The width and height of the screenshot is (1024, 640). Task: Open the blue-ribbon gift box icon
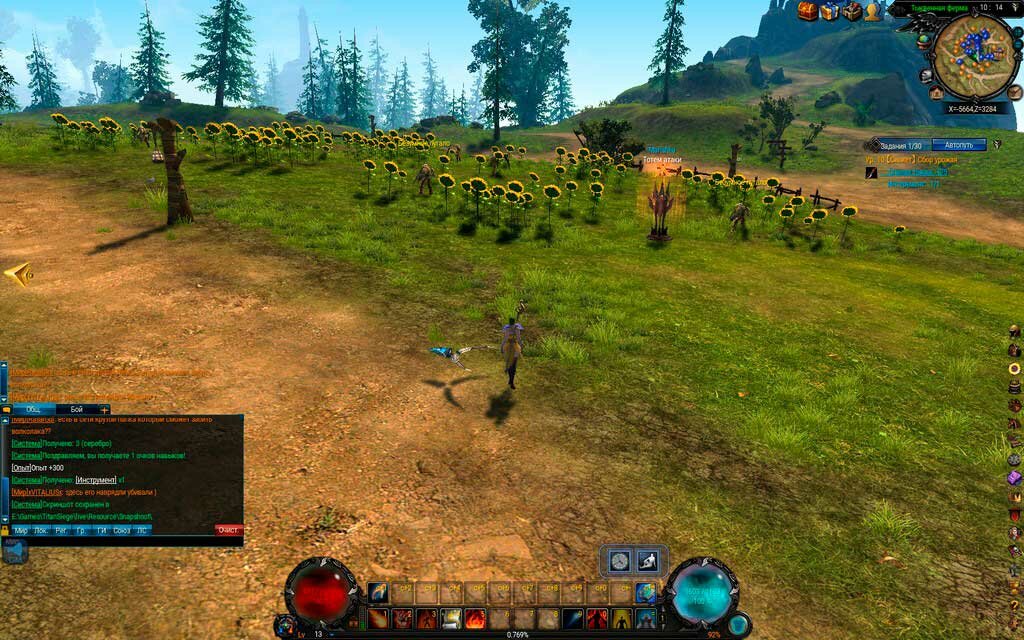pyautogui.click(x=830, y=11)
